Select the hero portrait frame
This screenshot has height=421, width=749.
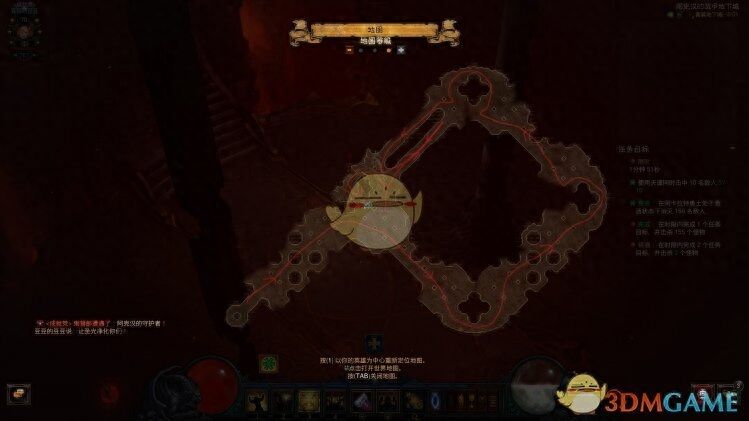click(x=22, y=32)
